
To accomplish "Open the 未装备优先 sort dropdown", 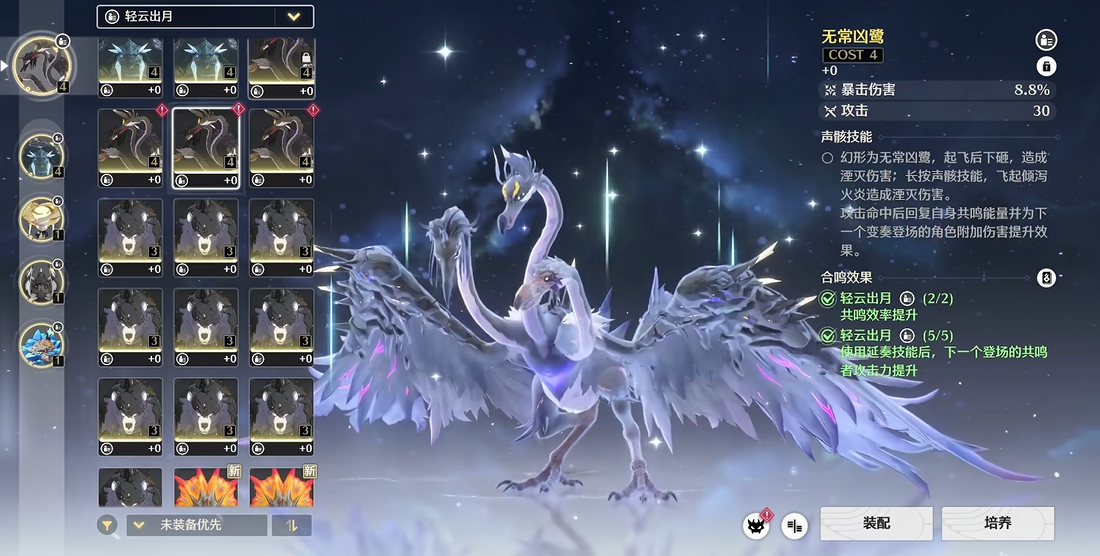I will [x=196, y=525].
